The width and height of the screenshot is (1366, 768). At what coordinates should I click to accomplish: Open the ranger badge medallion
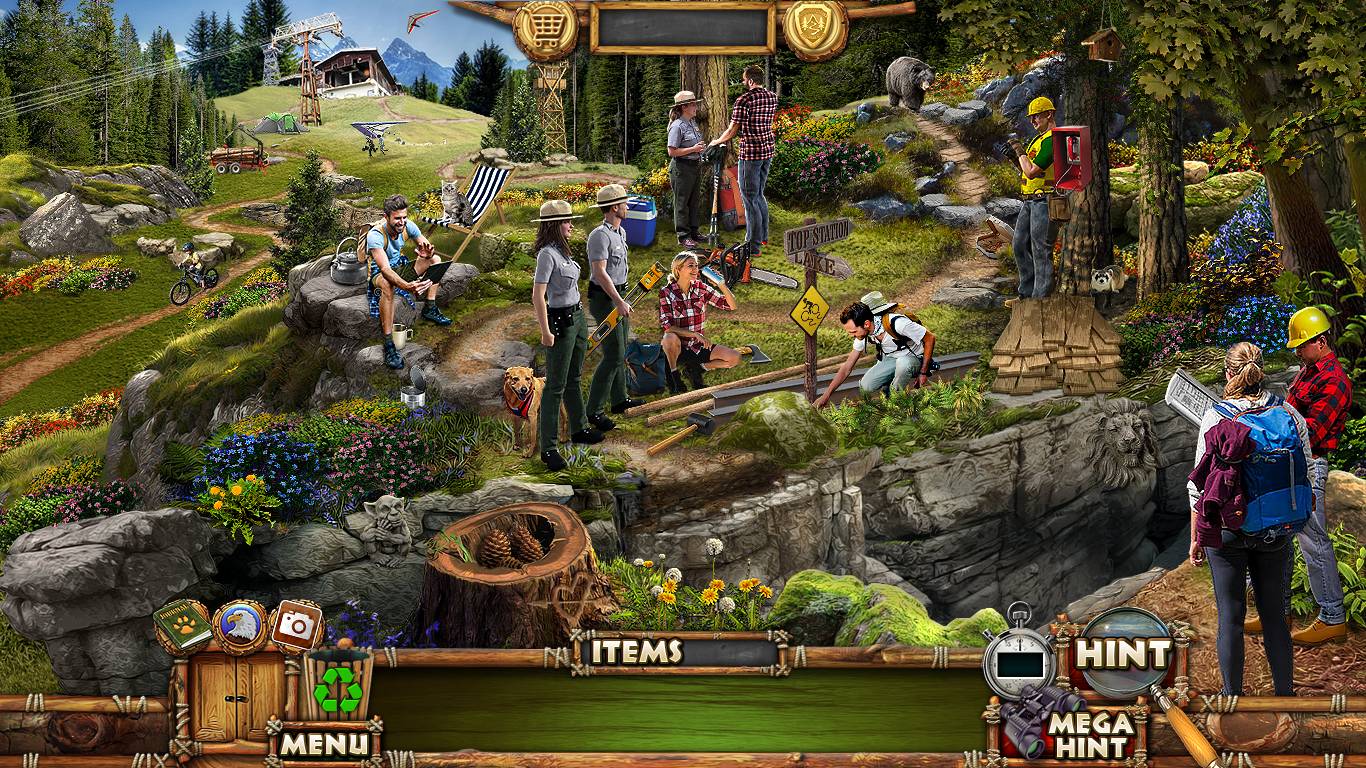(x=815, y=29)
